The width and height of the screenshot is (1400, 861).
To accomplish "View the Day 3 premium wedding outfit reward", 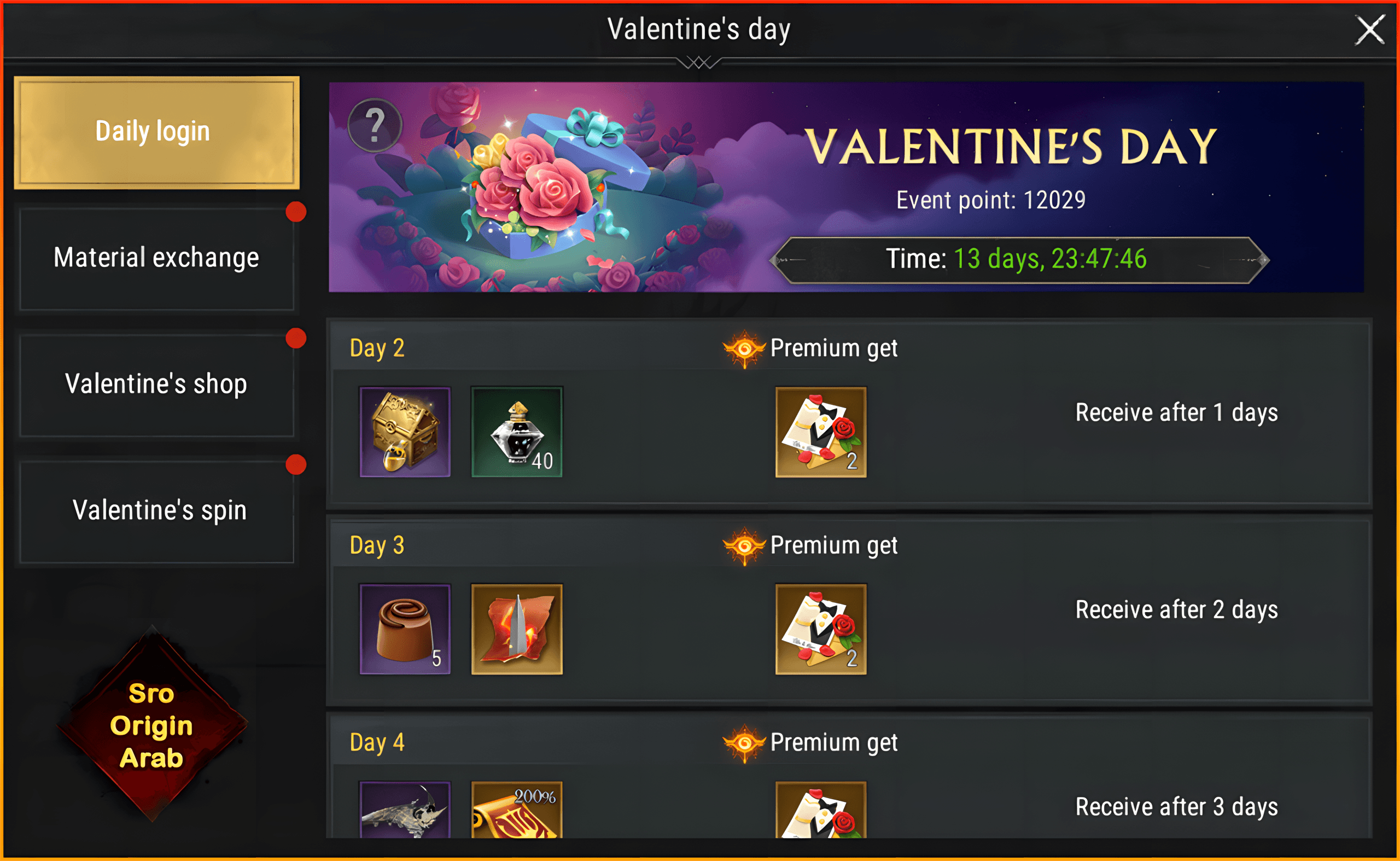I will (x=820, y=629).
